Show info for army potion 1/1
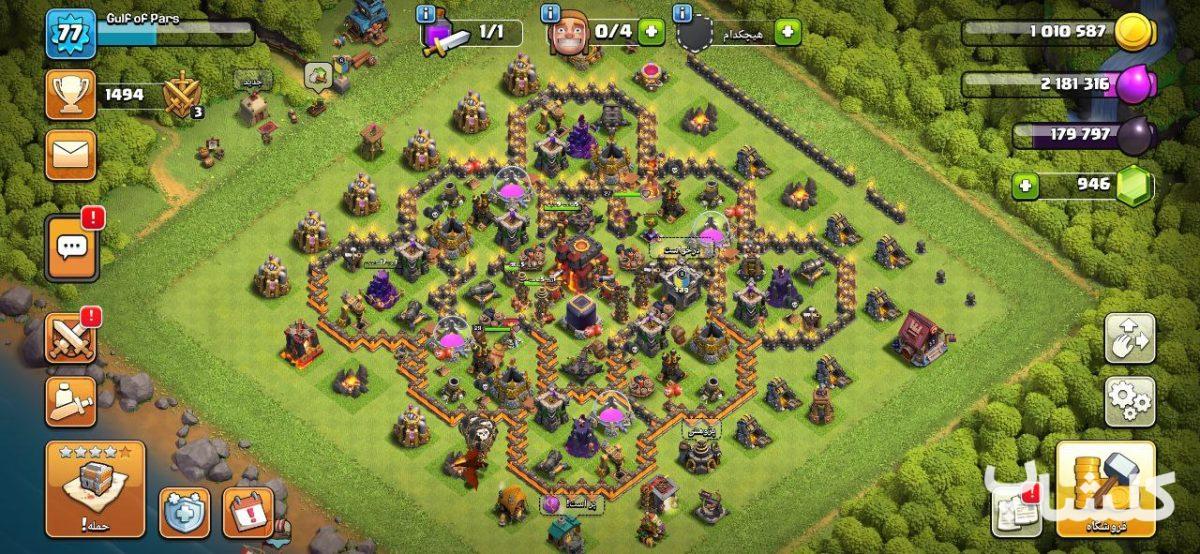Screen dimensions: 1200x554 [x=428, y=14]
